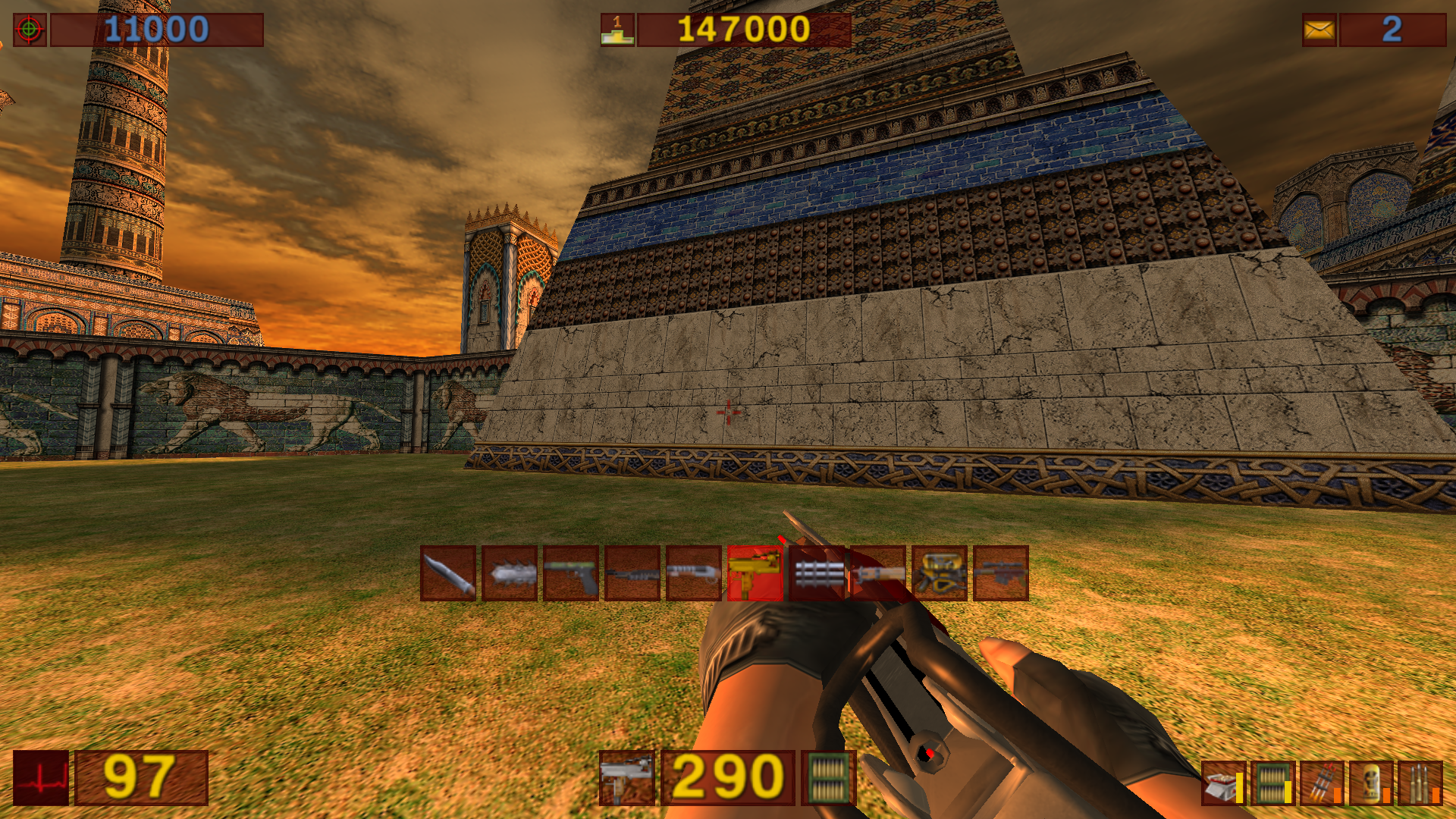The width and height of the screenshot is (1456, 819).
Task: Switch to the pistol weapon slot
Action: [x=571, y=573]
